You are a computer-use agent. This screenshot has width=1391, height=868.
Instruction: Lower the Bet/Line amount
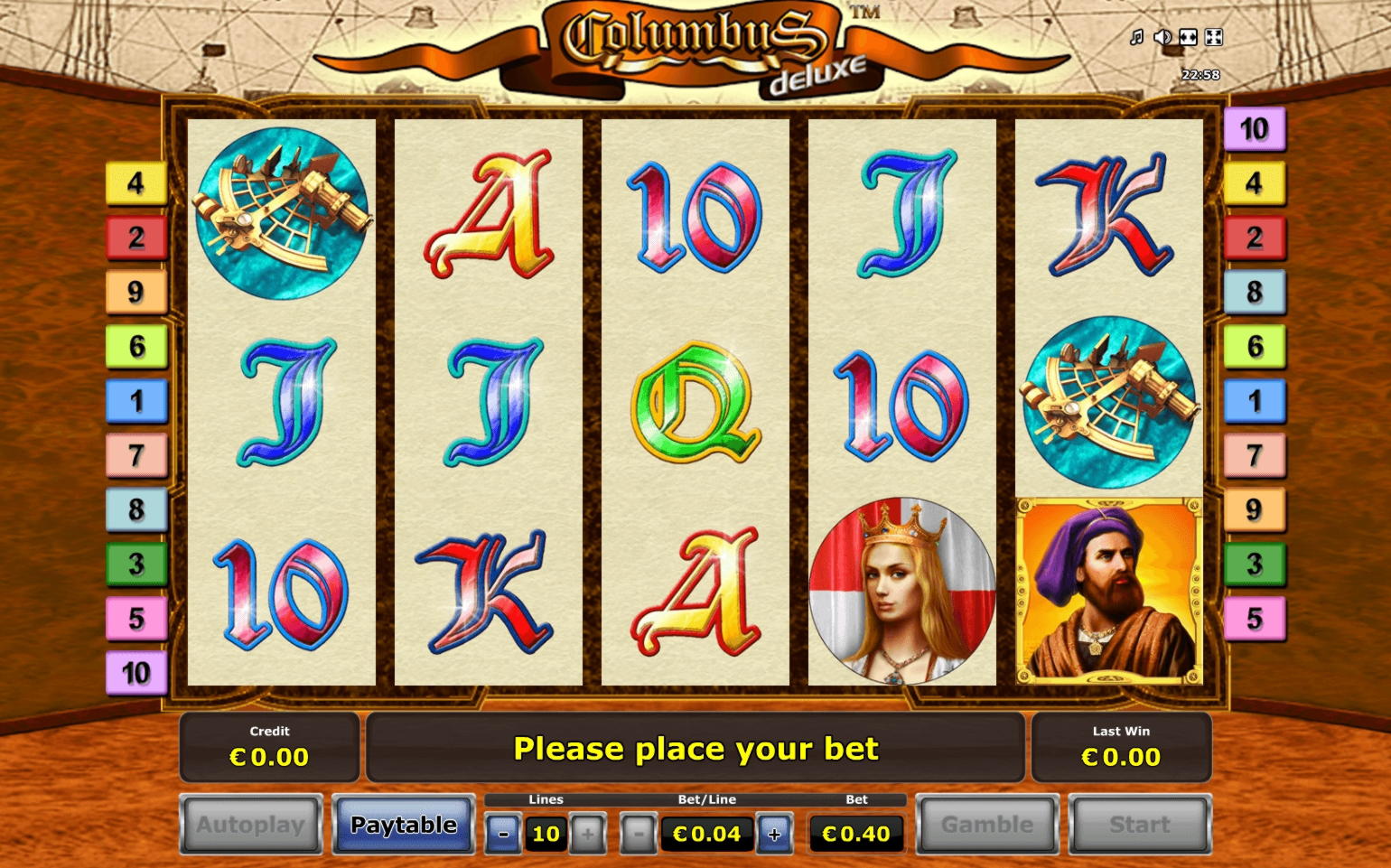[639, 834]
